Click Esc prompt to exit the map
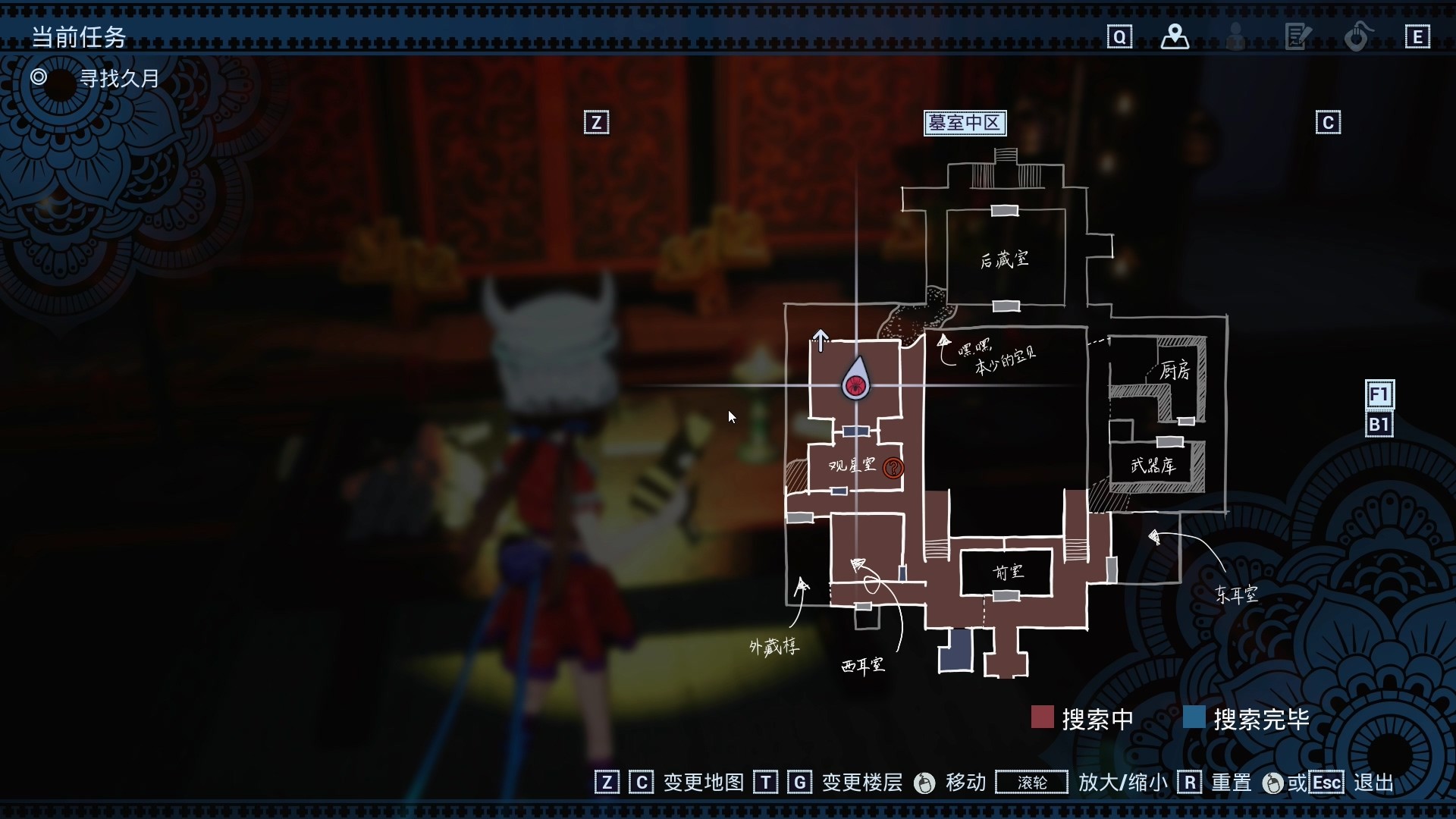The width and height of the screenshot is (1456, 819). pyautogui.click(x=1326, y=782)
